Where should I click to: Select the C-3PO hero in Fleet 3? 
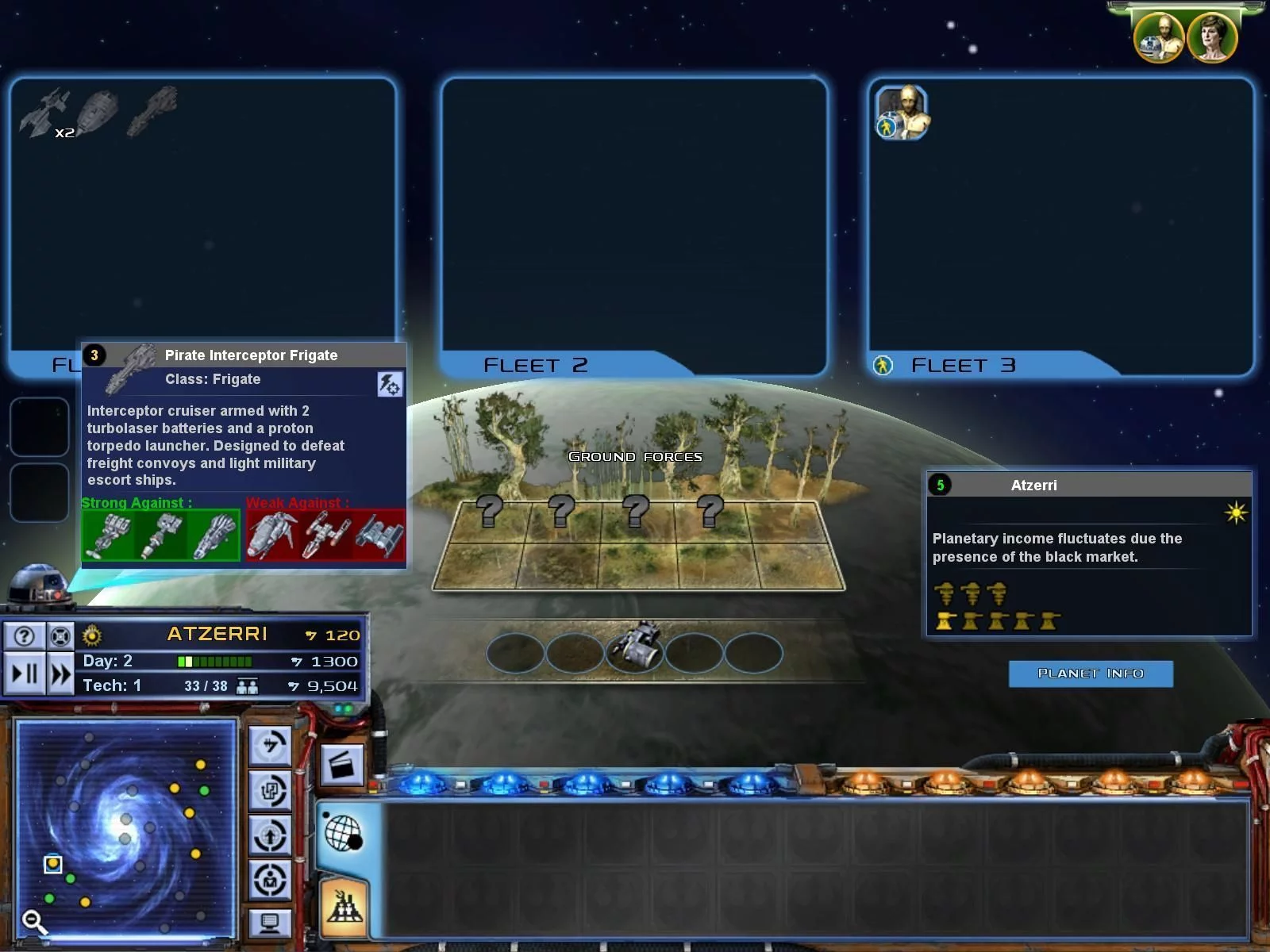click(x=902, y=113)
